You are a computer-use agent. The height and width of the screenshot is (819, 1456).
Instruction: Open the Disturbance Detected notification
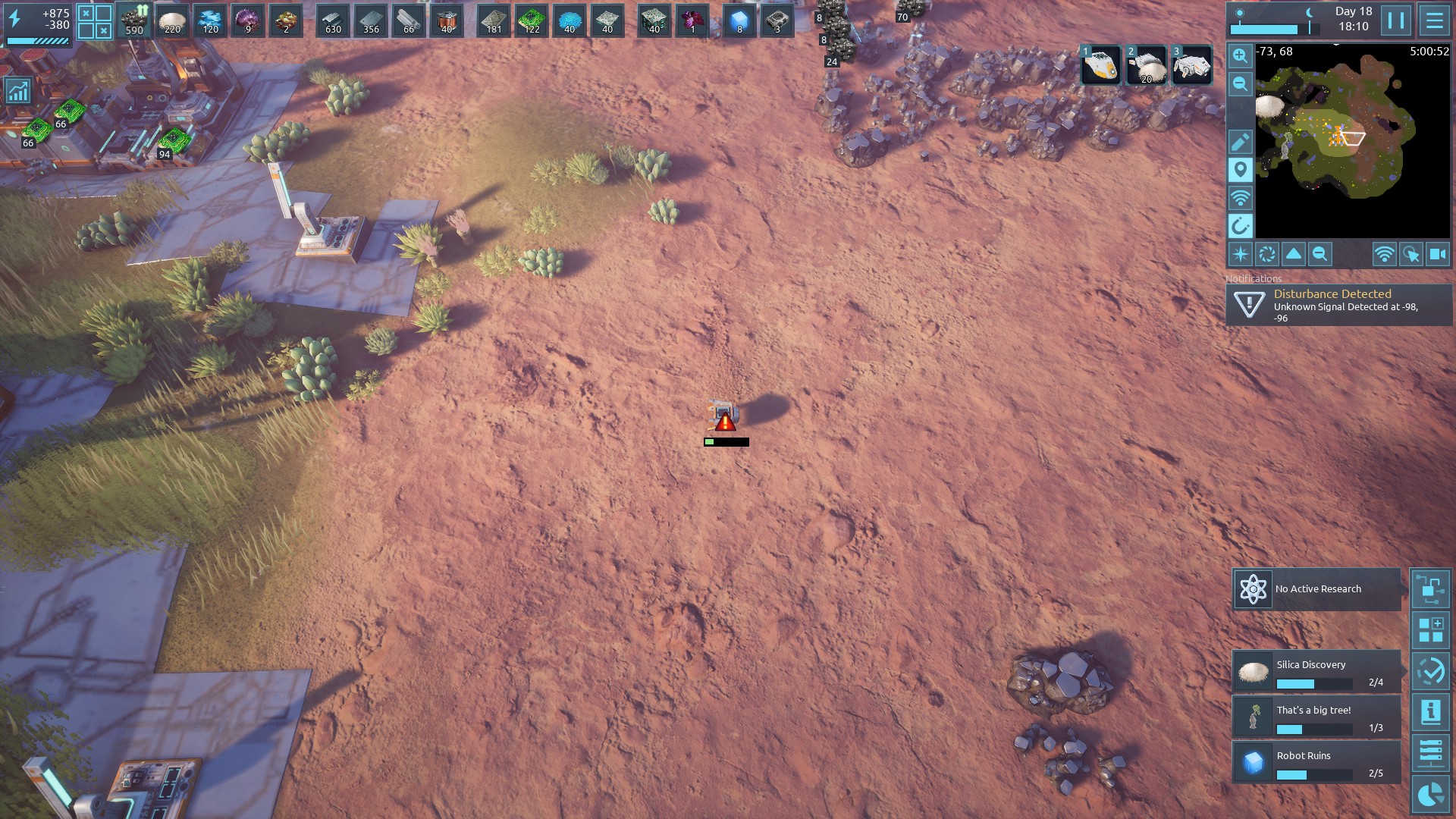coord(1338,305)
